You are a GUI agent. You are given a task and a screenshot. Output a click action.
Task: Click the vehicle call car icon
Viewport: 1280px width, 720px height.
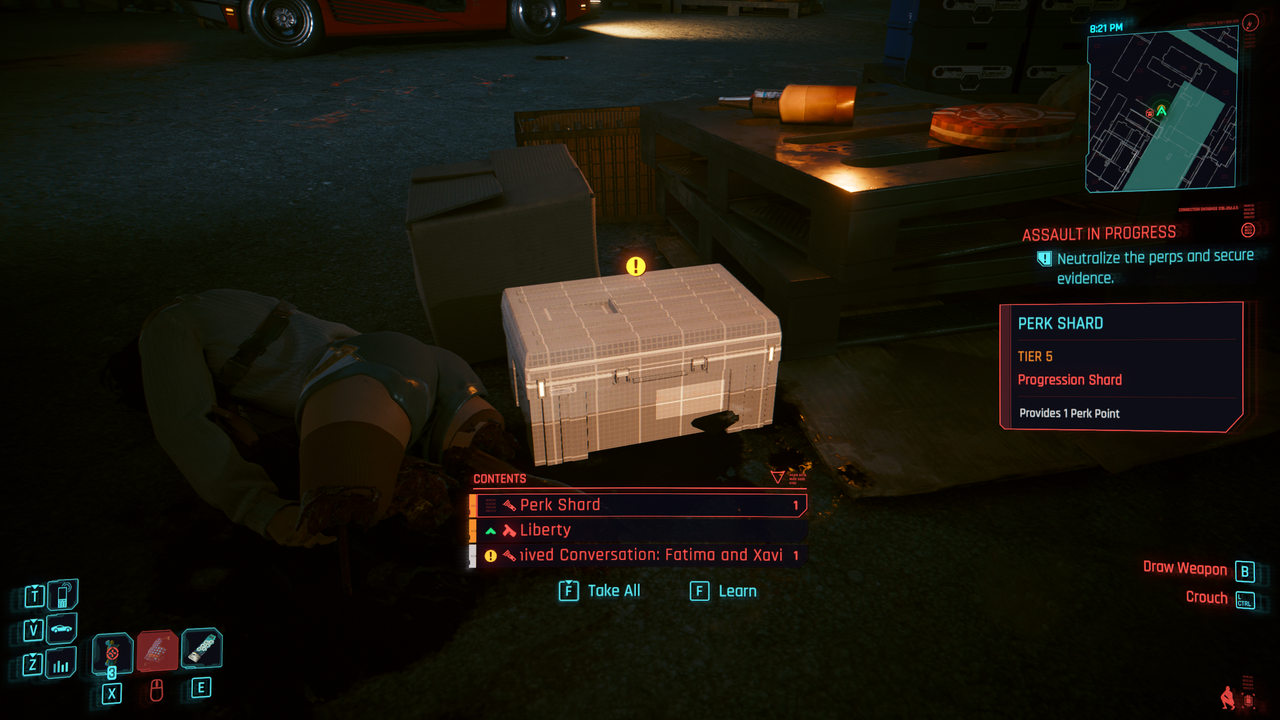point(62,629)
